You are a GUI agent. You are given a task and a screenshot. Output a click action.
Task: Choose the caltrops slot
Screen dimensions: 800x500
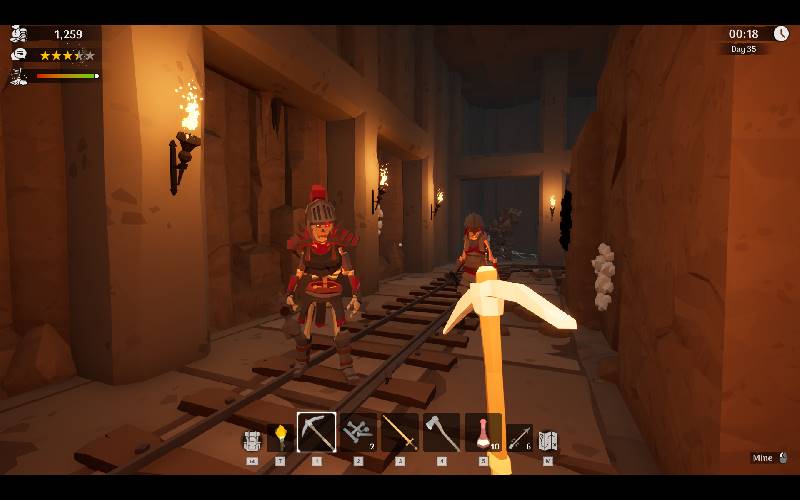[358, 432]
